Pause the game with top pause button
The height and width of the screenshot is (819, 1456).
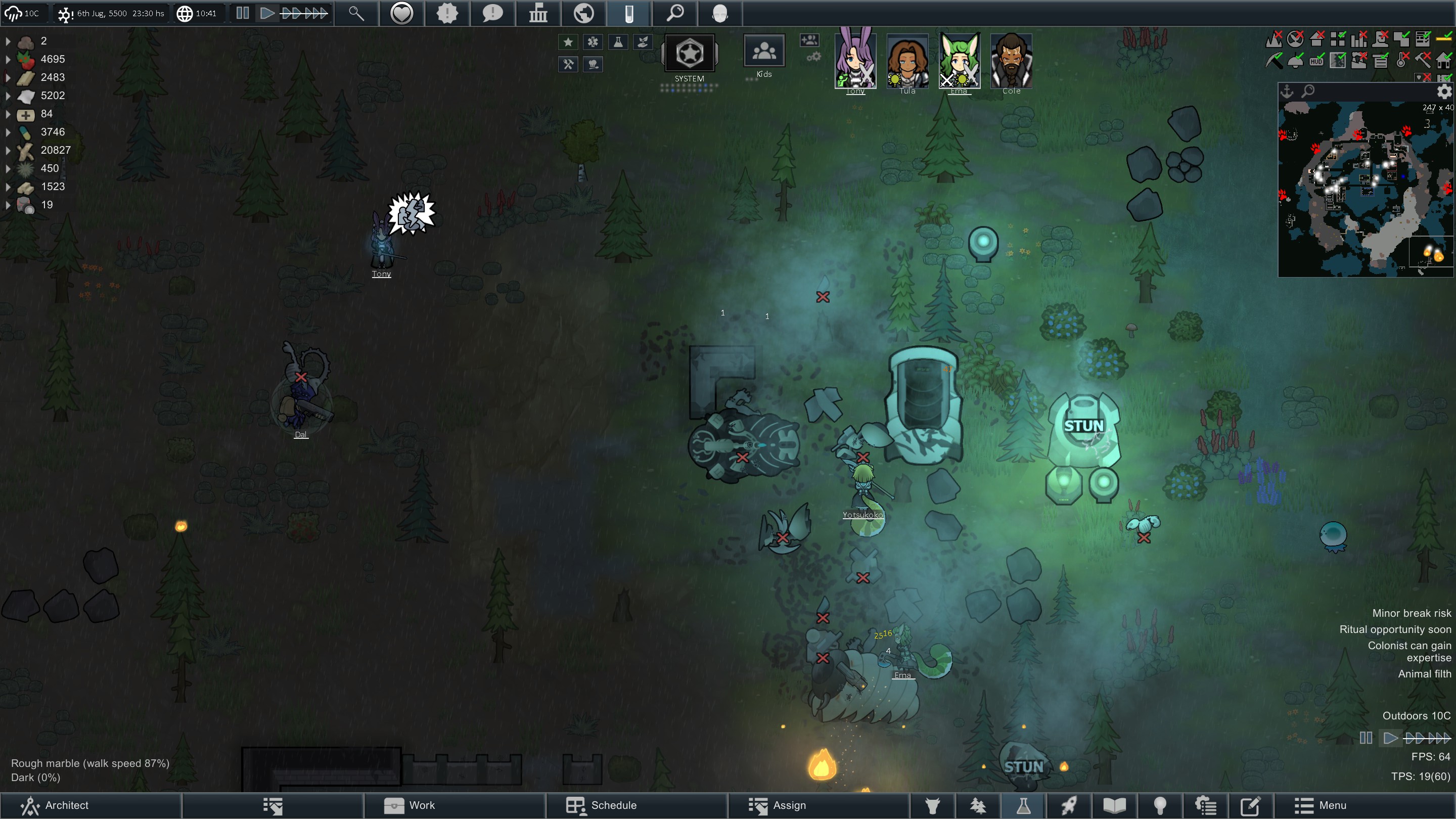(x=243, y=13)
